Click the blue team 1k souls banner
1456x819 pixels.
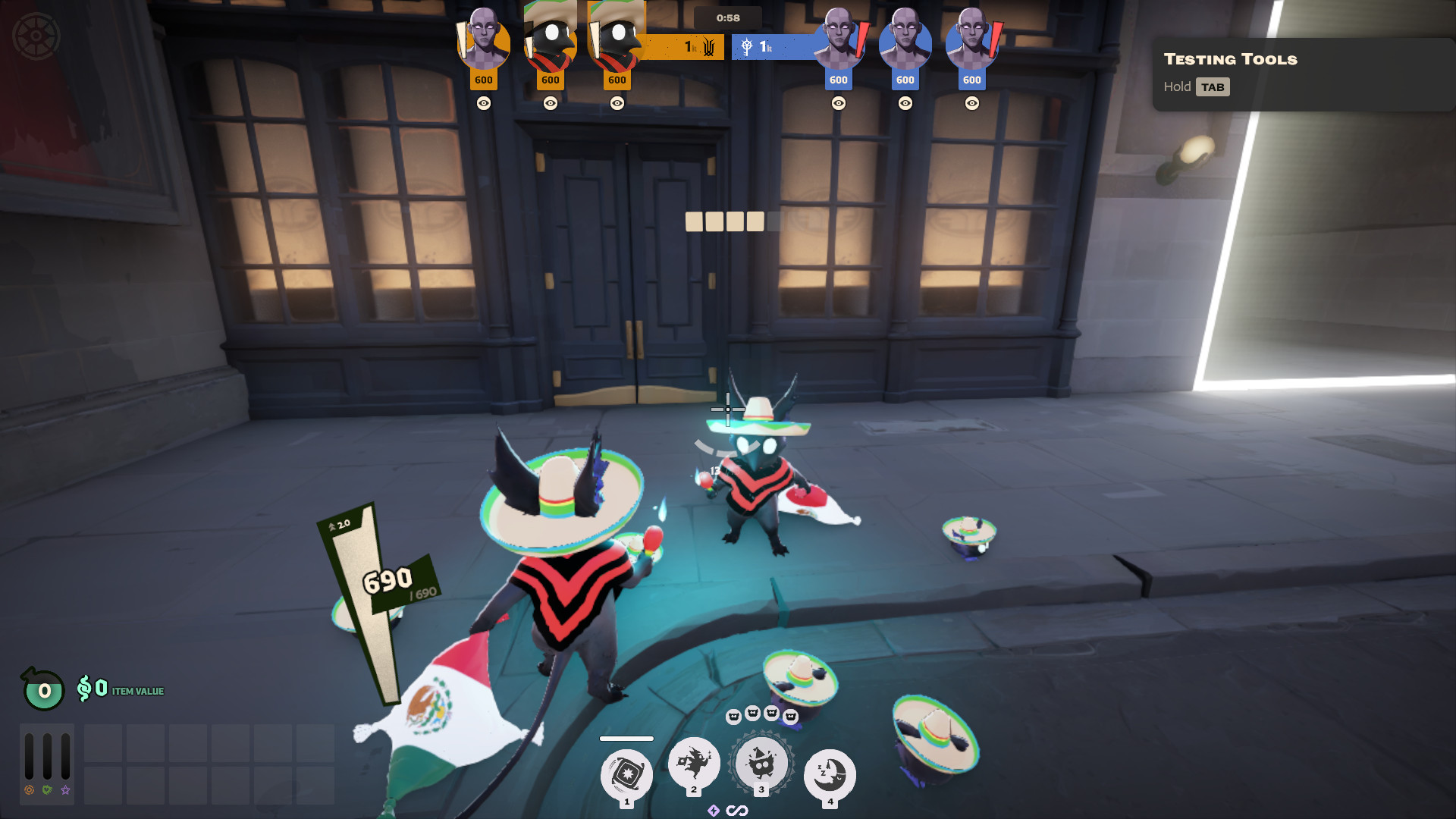coord(773,47)
